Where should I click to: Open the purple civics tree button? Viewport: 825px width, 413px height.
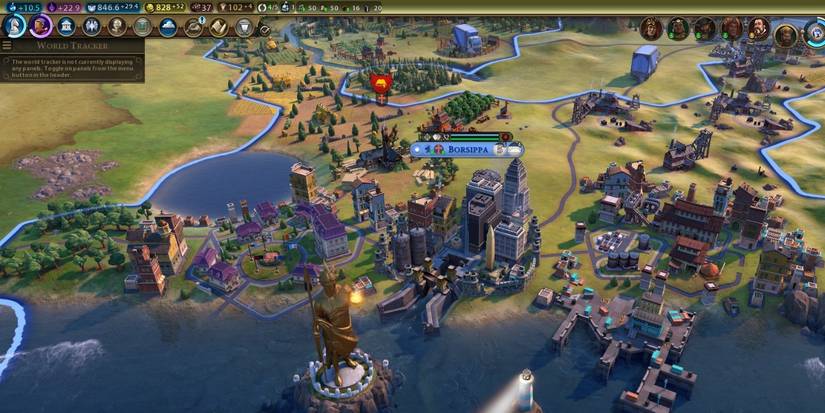pyautogui.click(x=40, y=26)
